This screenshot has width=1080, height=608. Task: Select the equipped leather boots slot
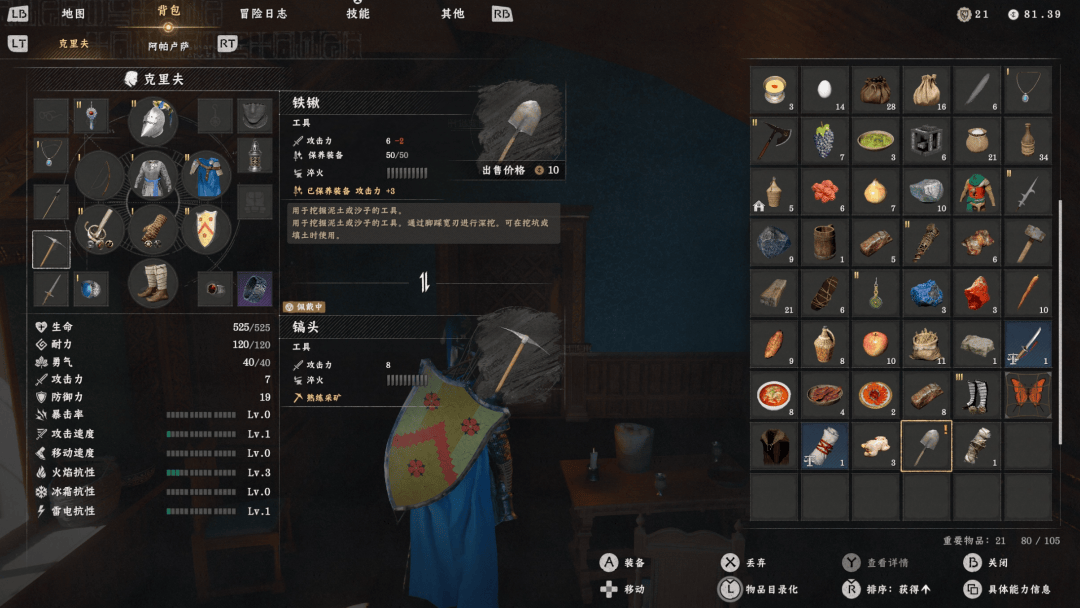[x=153, y=282]
